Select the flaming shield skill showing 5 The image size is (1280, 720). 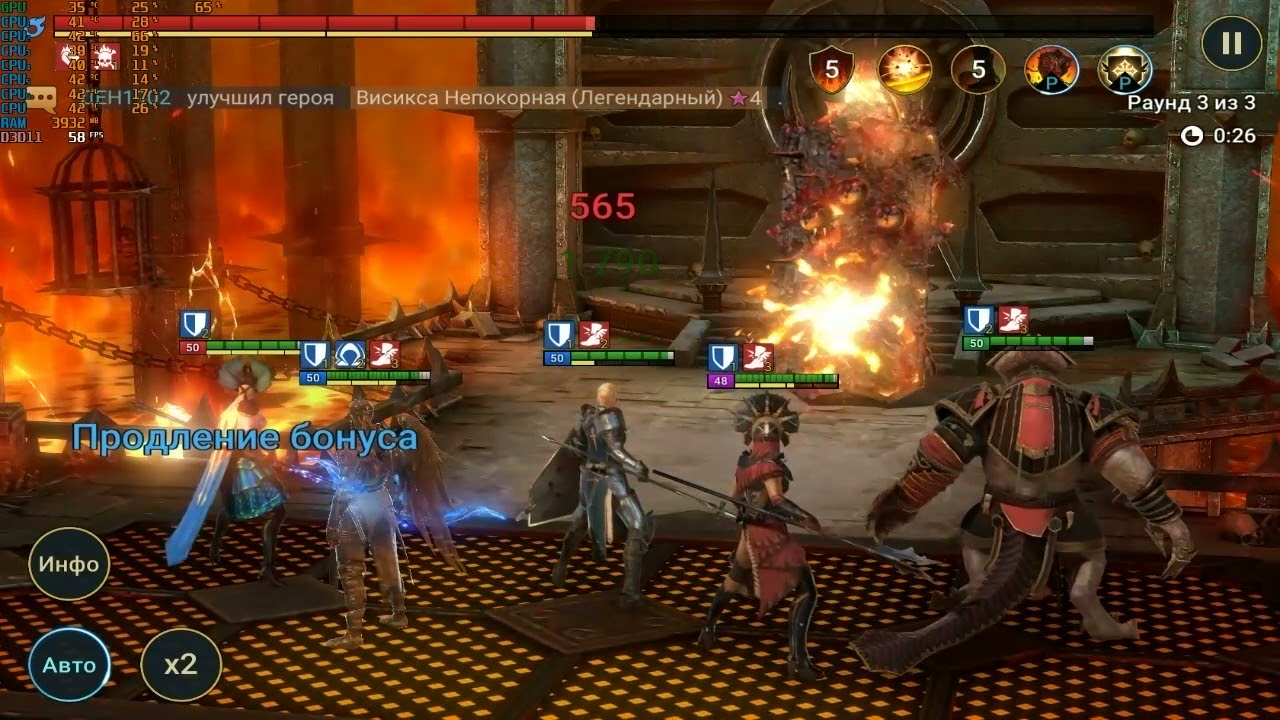click(x=831, y=70)
